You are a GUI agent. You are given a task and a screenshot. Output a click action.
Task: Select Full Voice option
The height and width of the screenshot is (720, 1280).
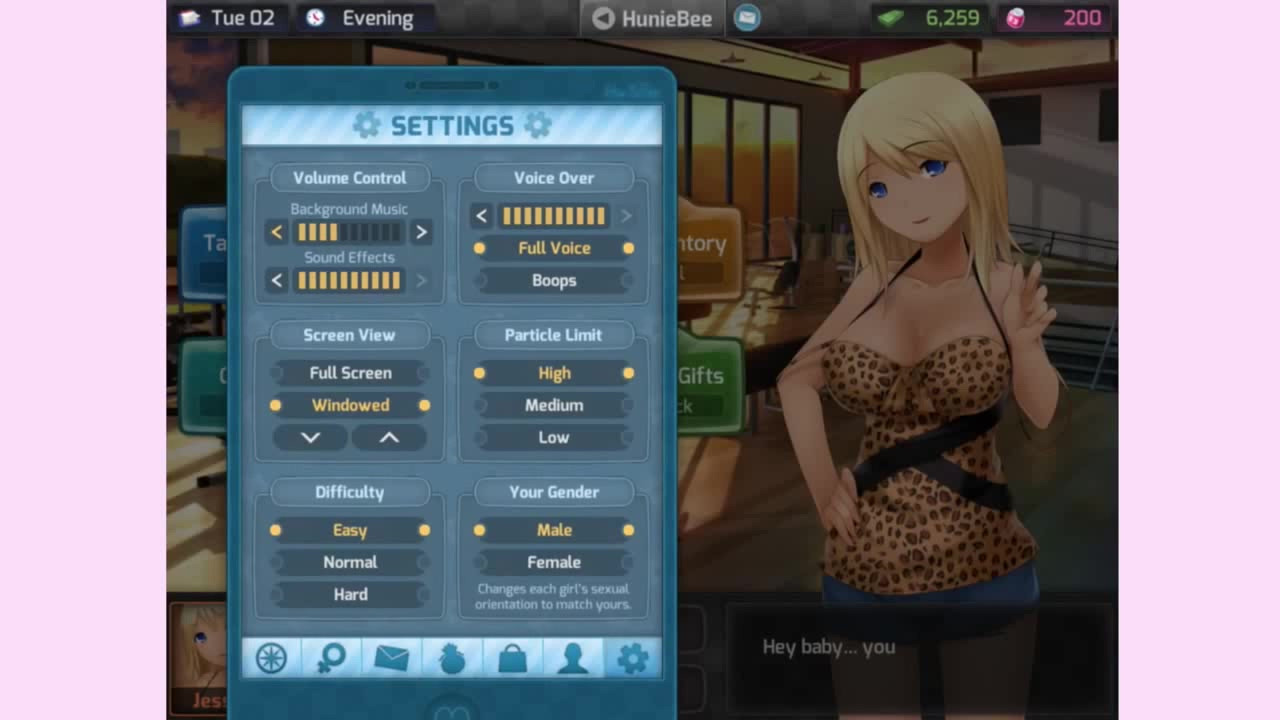click(x=554, y=248)
